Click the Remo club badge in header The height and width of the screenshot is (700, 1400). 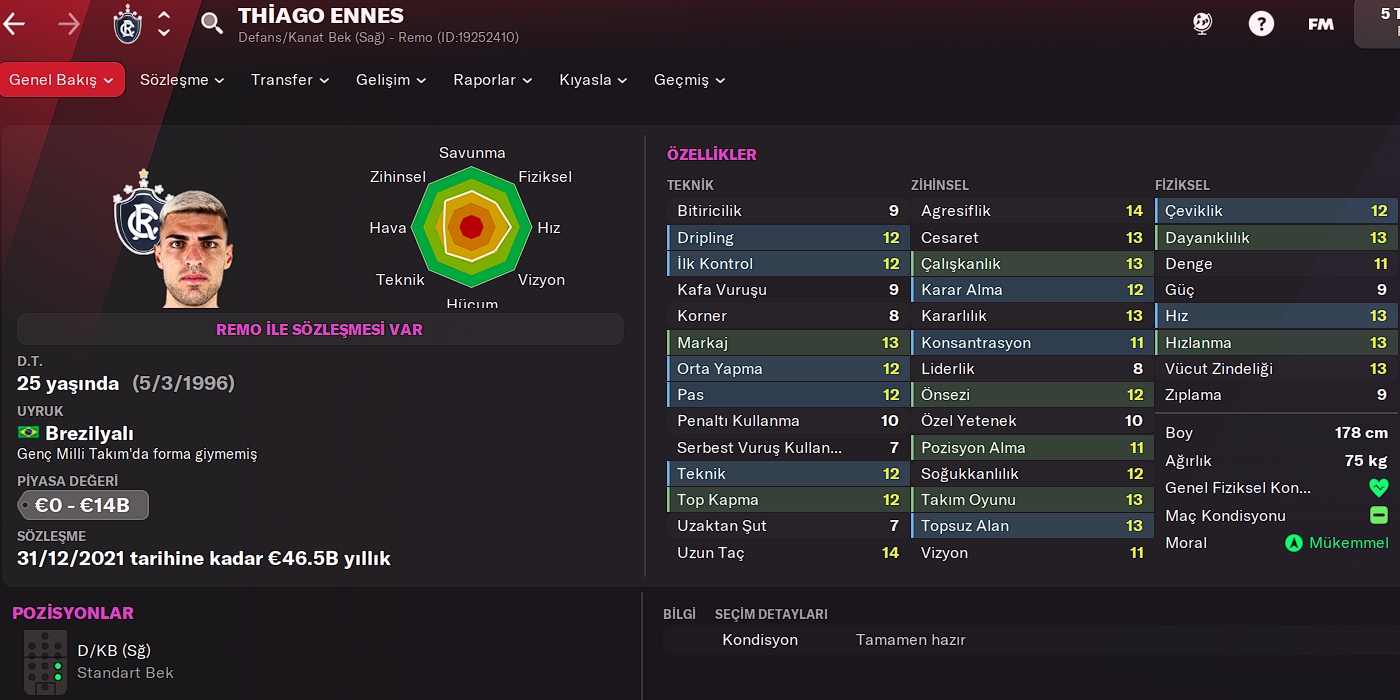(127, 24)
